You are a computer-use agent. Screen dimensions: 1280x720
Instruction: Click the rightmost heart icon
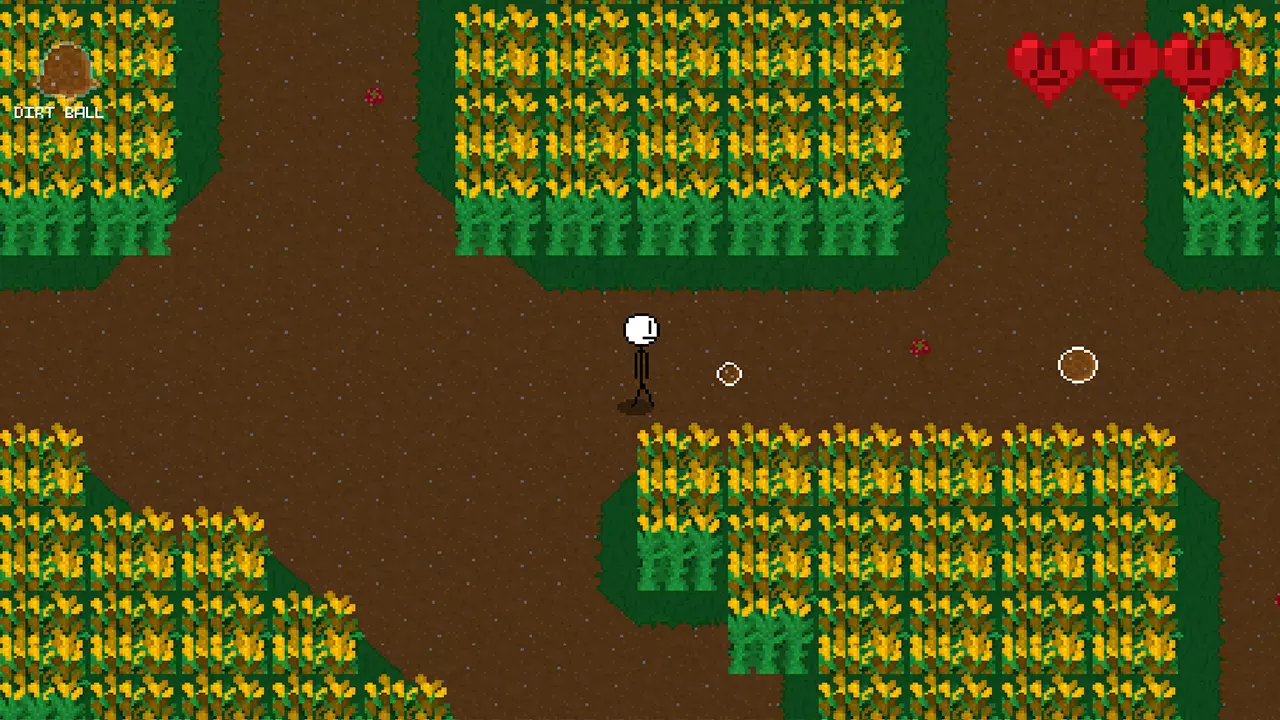pos(1198,65)
